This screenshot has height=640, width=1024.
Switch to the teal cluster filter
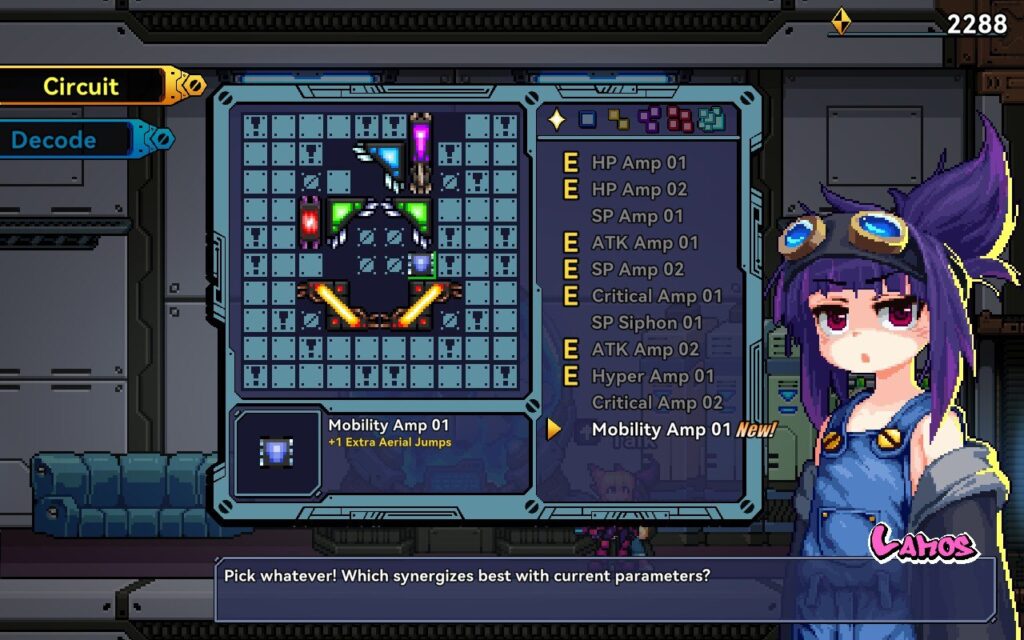tap(712, 120)
